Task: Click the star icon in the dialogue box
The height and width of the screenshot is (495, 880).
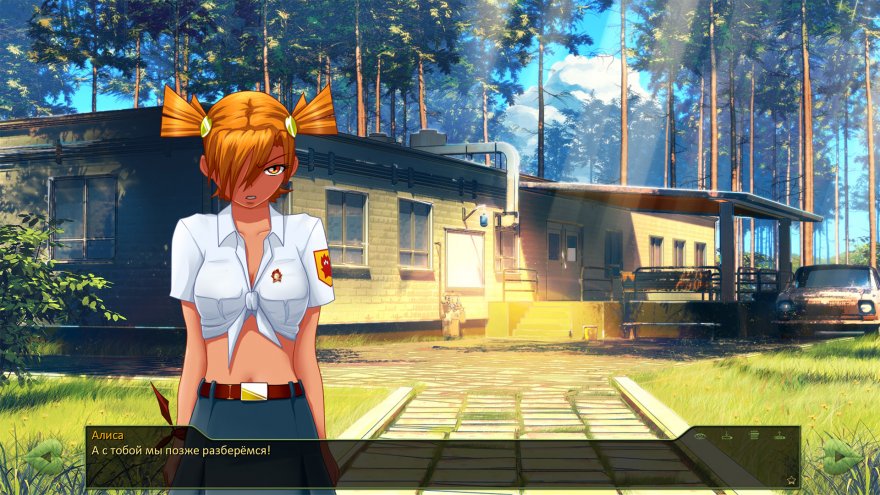Action: coord(791,480)
